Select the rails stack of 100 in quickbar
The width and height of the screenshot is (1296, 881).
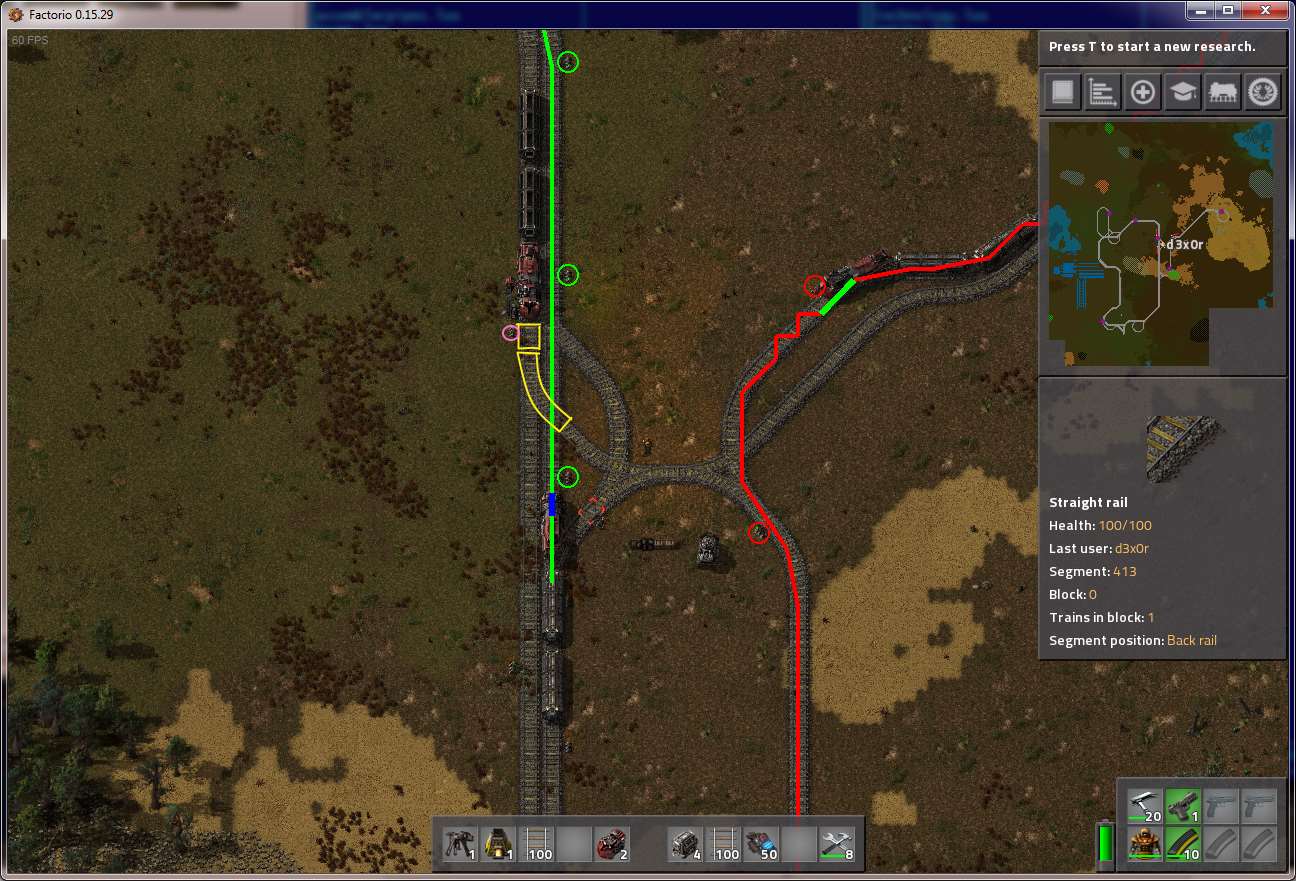(x=536, y=843)
